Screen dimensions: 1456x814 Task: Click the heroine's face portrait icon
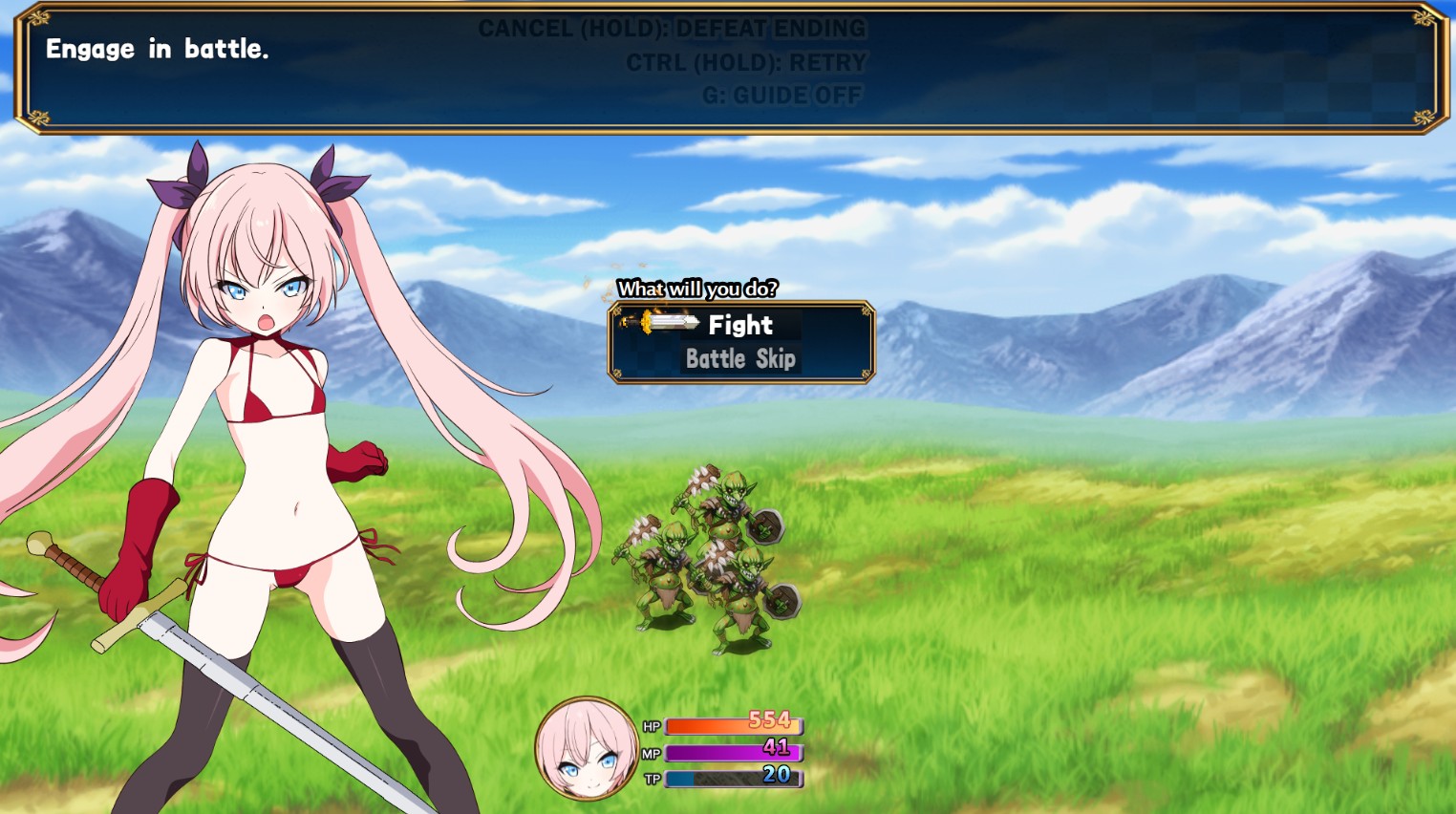[x=587, y=748]
